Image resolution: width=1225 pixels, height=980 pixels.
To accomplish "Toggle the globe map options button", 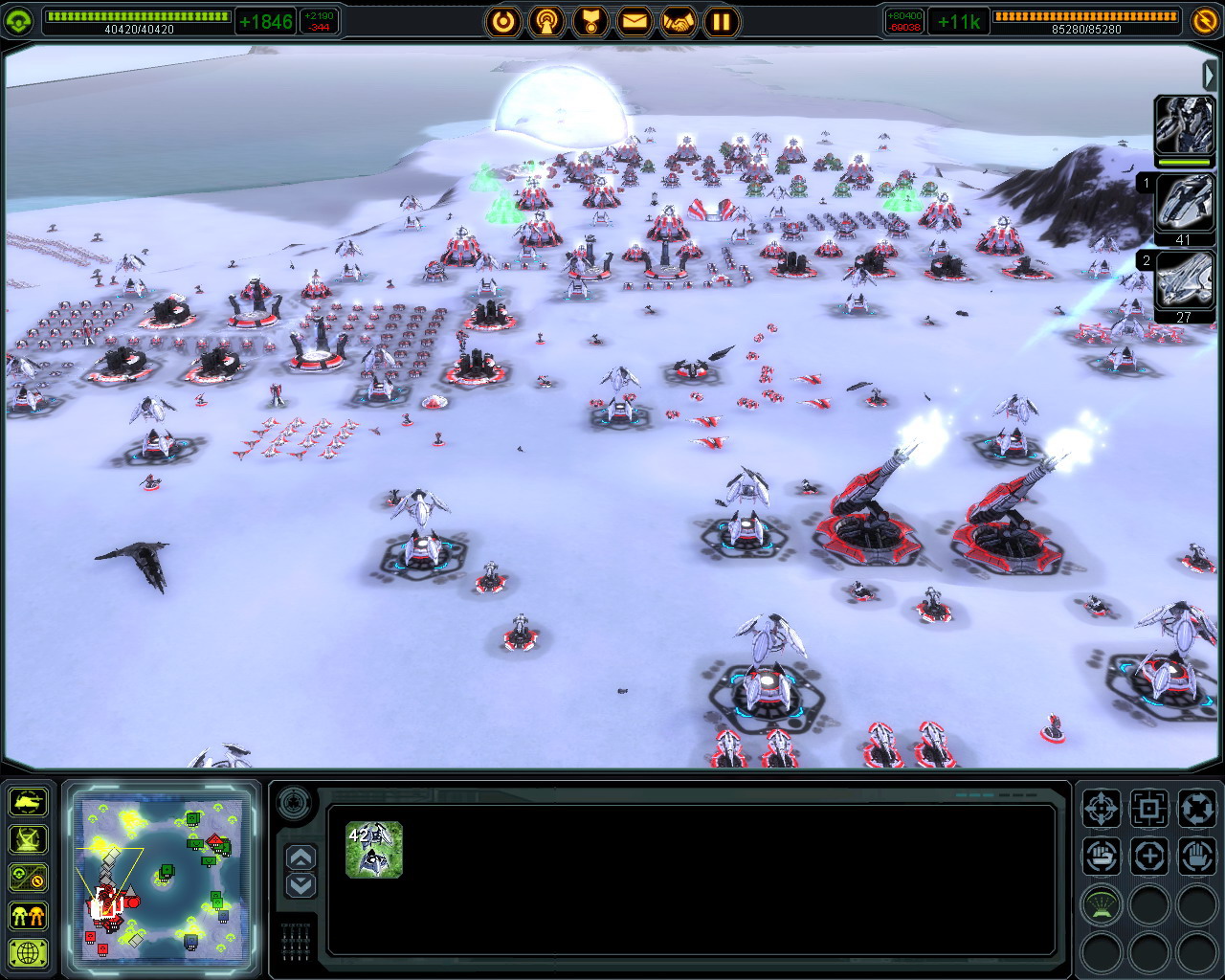I will 28,952.
